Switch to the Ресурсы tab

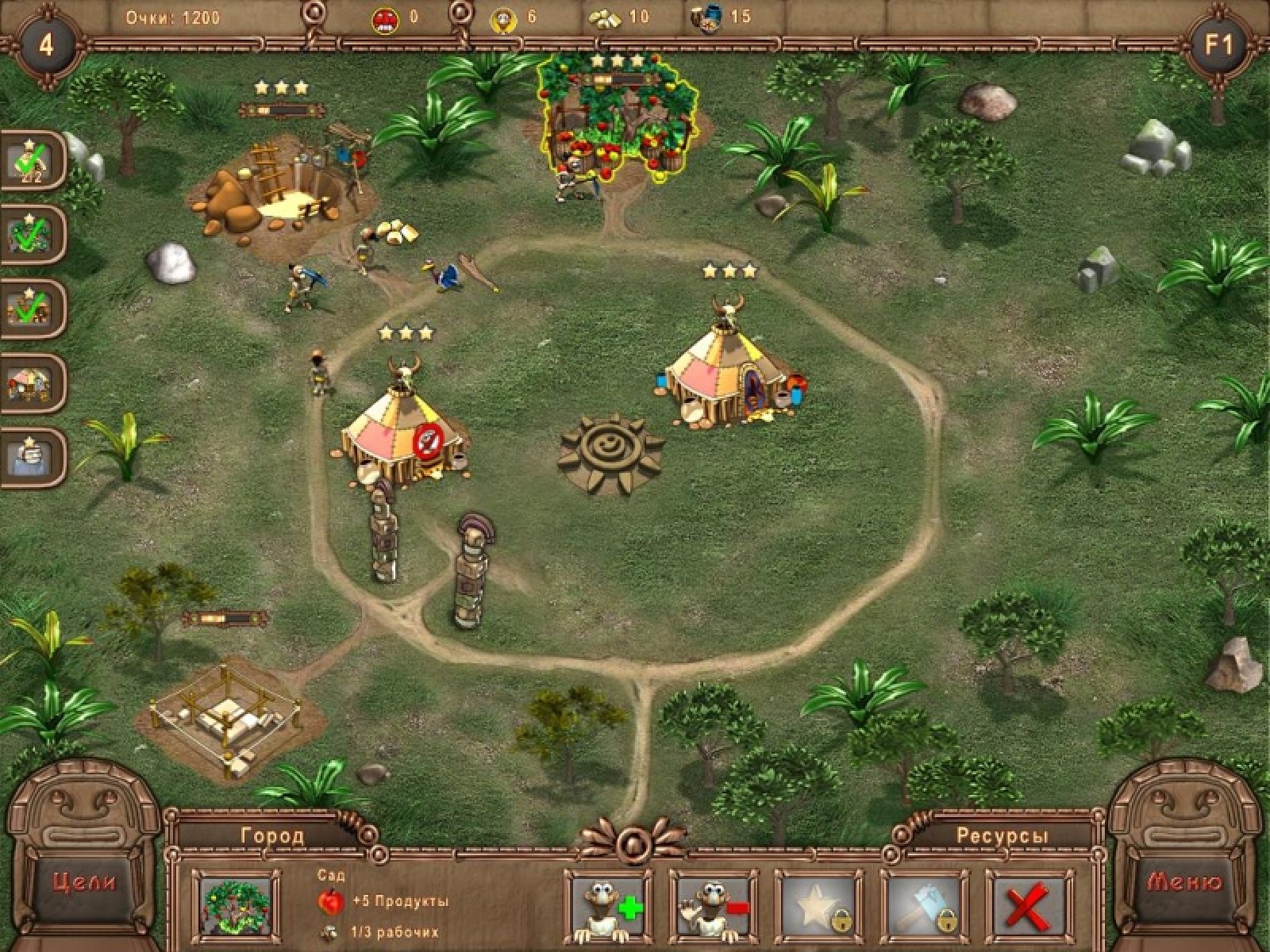point(1002,835)
